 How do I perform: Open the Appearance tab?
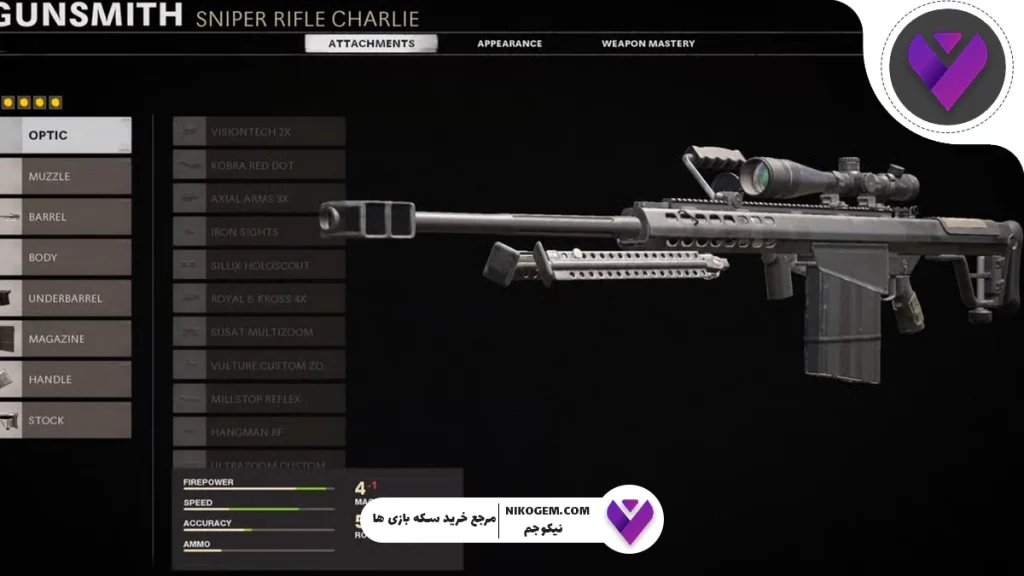coord(509,44)
